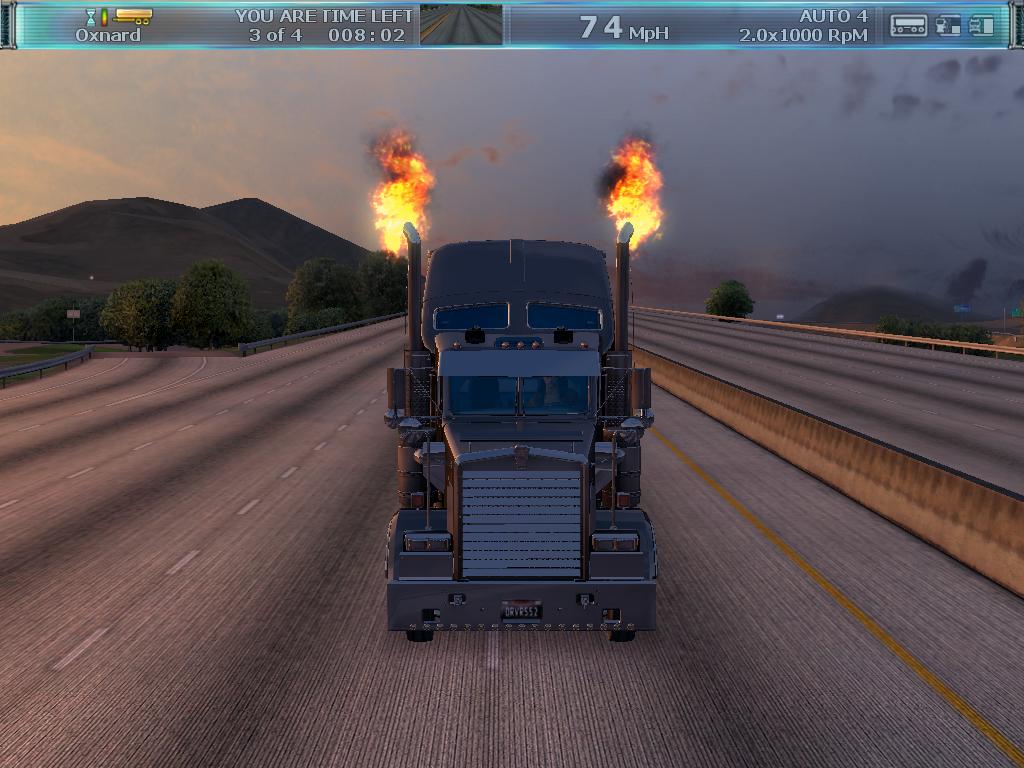Open the radio icon in the HUD bar

[x=908, y=26]
